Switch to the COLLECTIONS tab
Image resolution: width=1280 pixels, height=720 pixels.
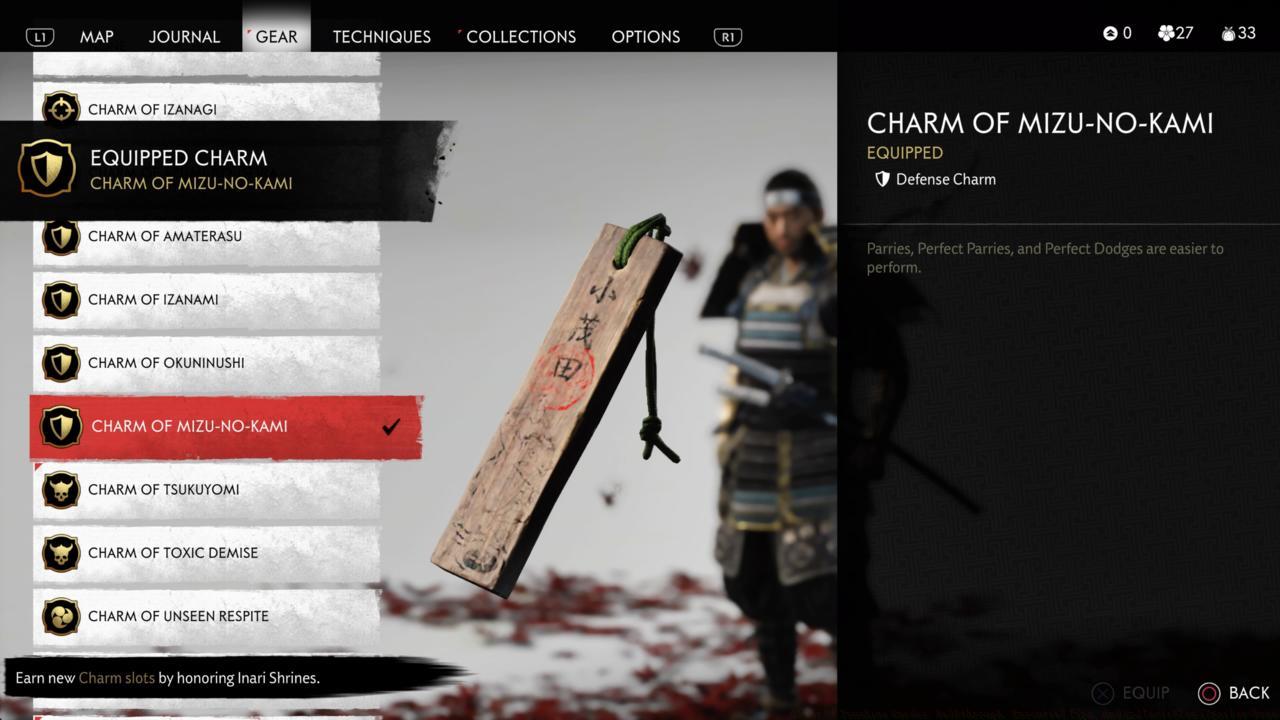521,36
